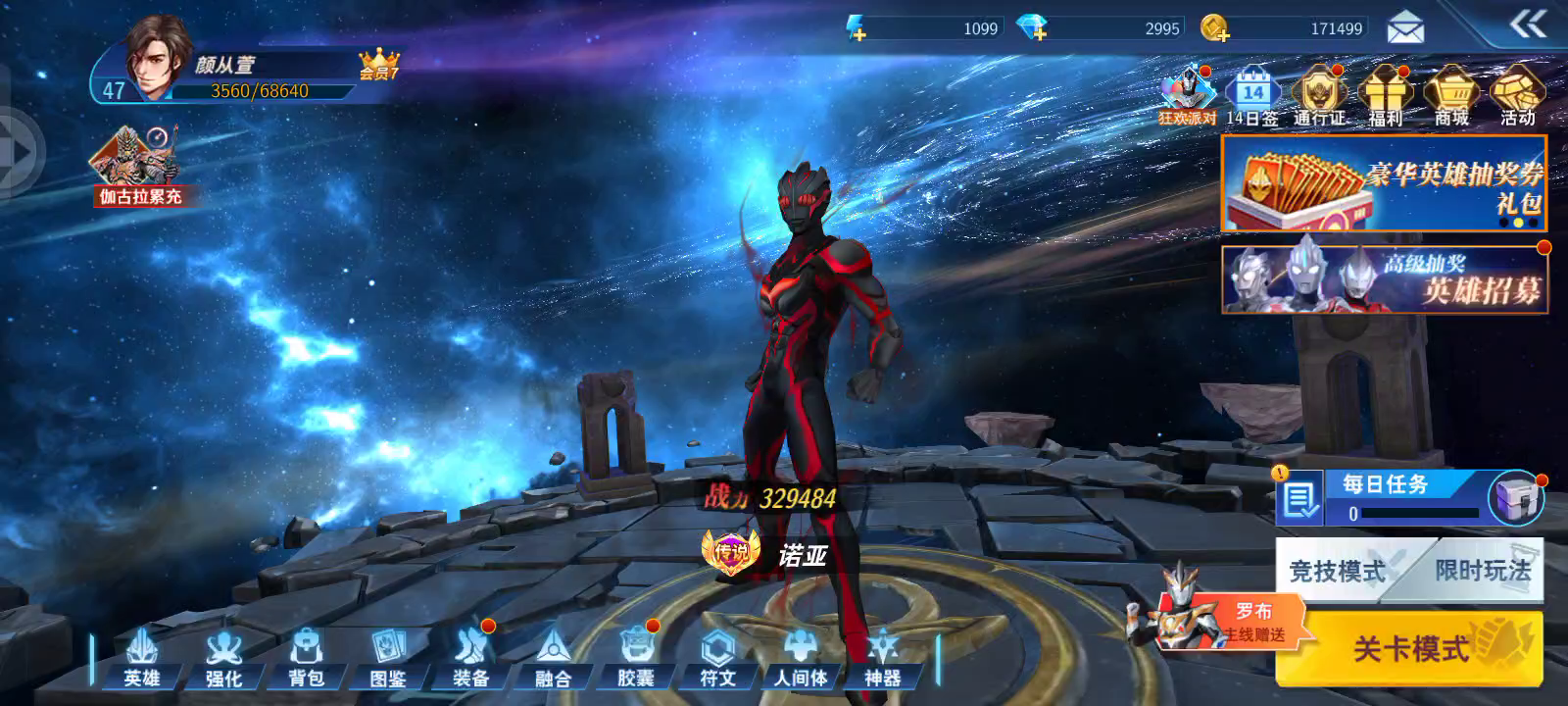
Task: Open the 背包 backpack
Action: click(x=306, y=658)
